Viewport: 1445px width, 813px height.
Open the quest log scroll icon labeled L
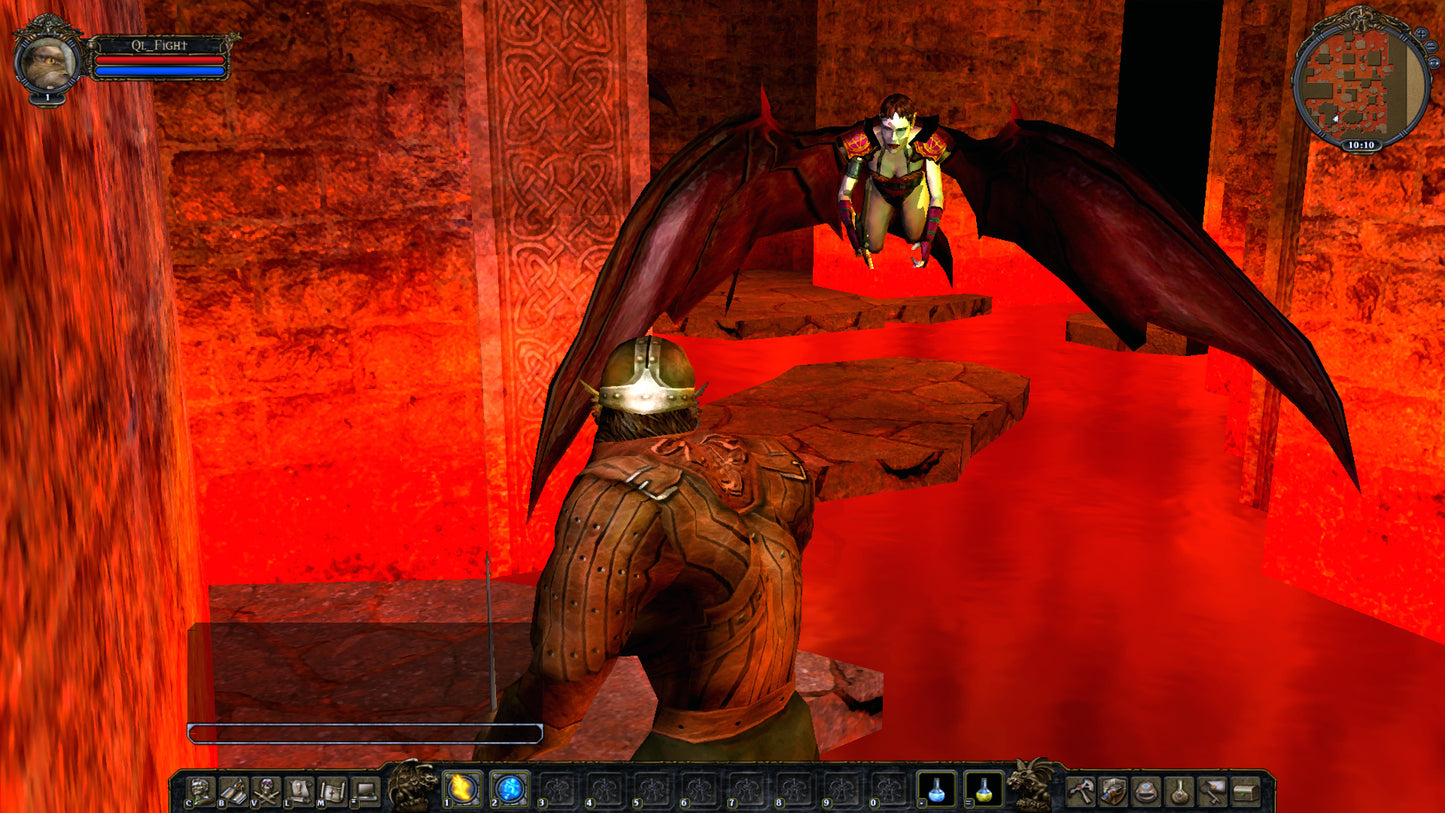pyautogui.click(x=300, y=791)
